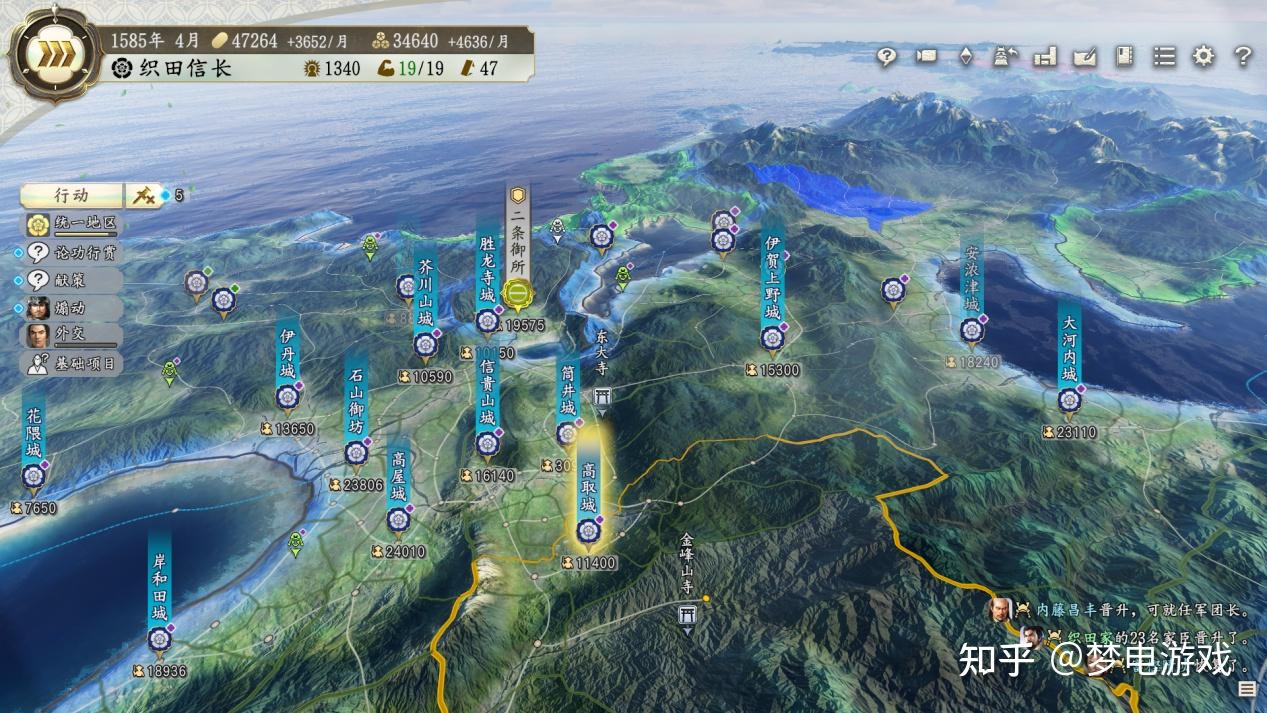Open the speech-bubble question icon in toolbar
This screenshot has height=713, width=1267.
[x=887, y=56]
